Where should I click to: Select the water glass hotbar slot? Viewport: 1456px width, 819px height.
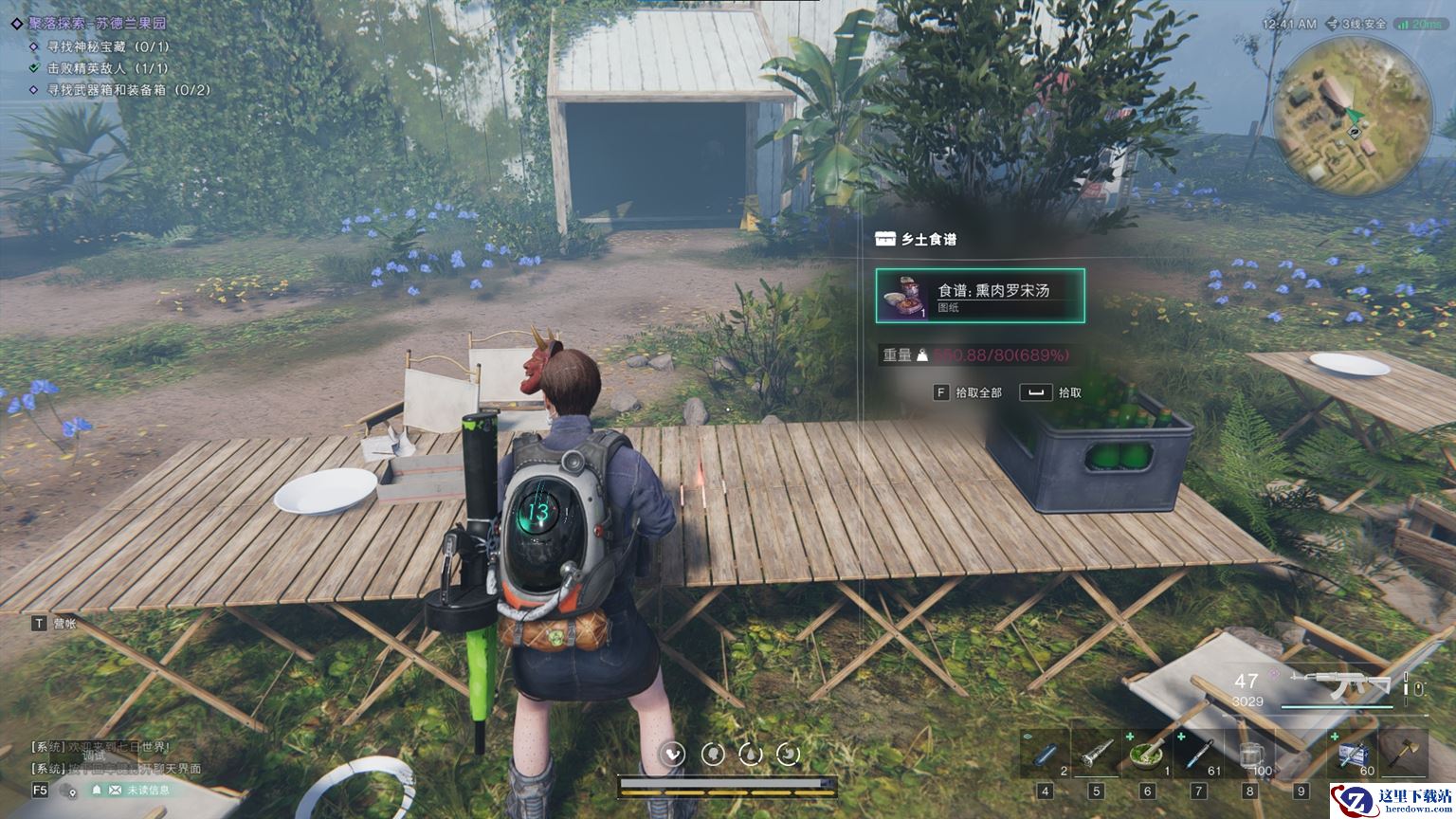point(1249,755)
